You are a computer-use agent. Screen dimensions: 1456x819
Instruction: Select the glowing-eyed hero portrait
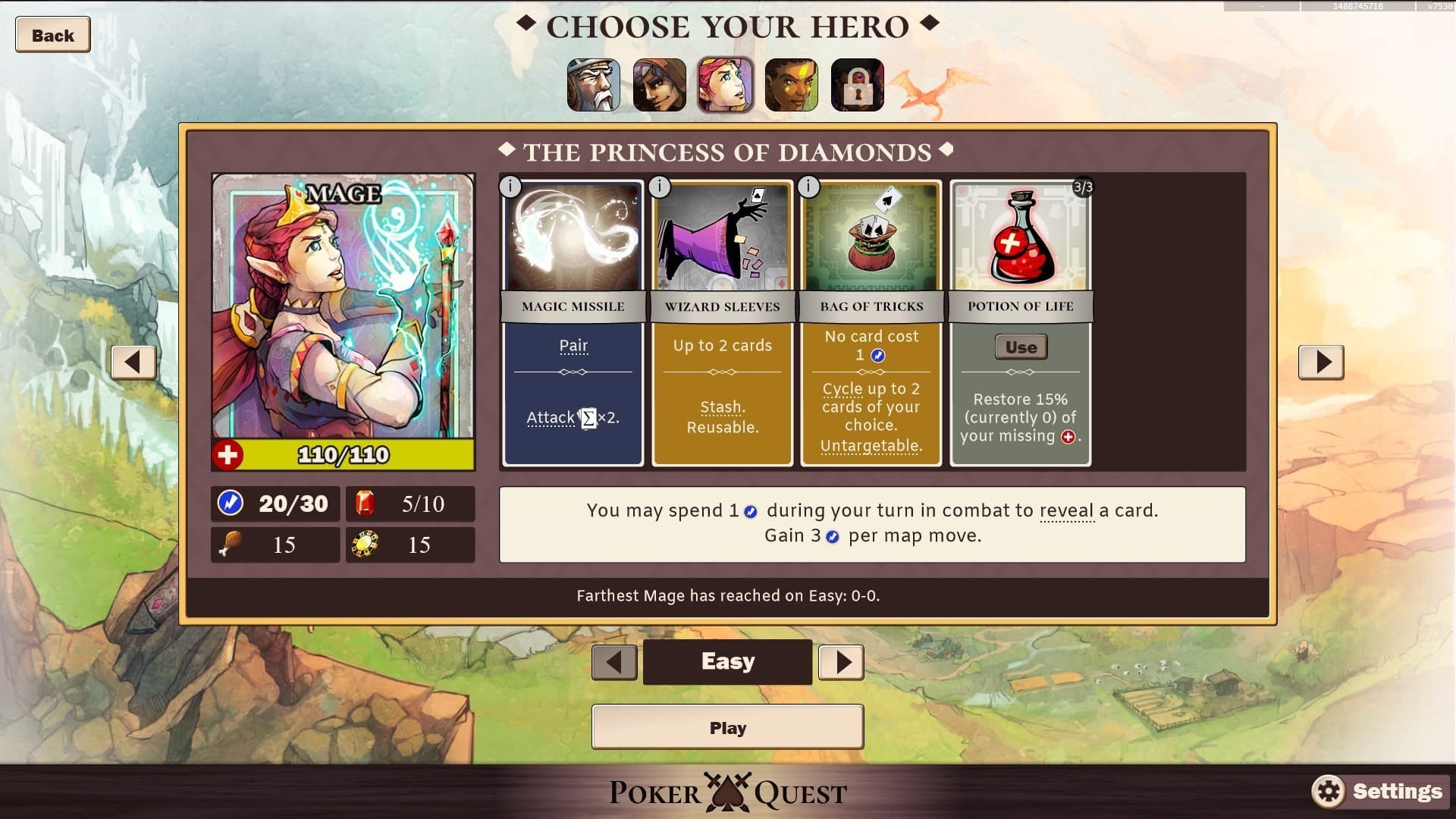click(792, 85)
